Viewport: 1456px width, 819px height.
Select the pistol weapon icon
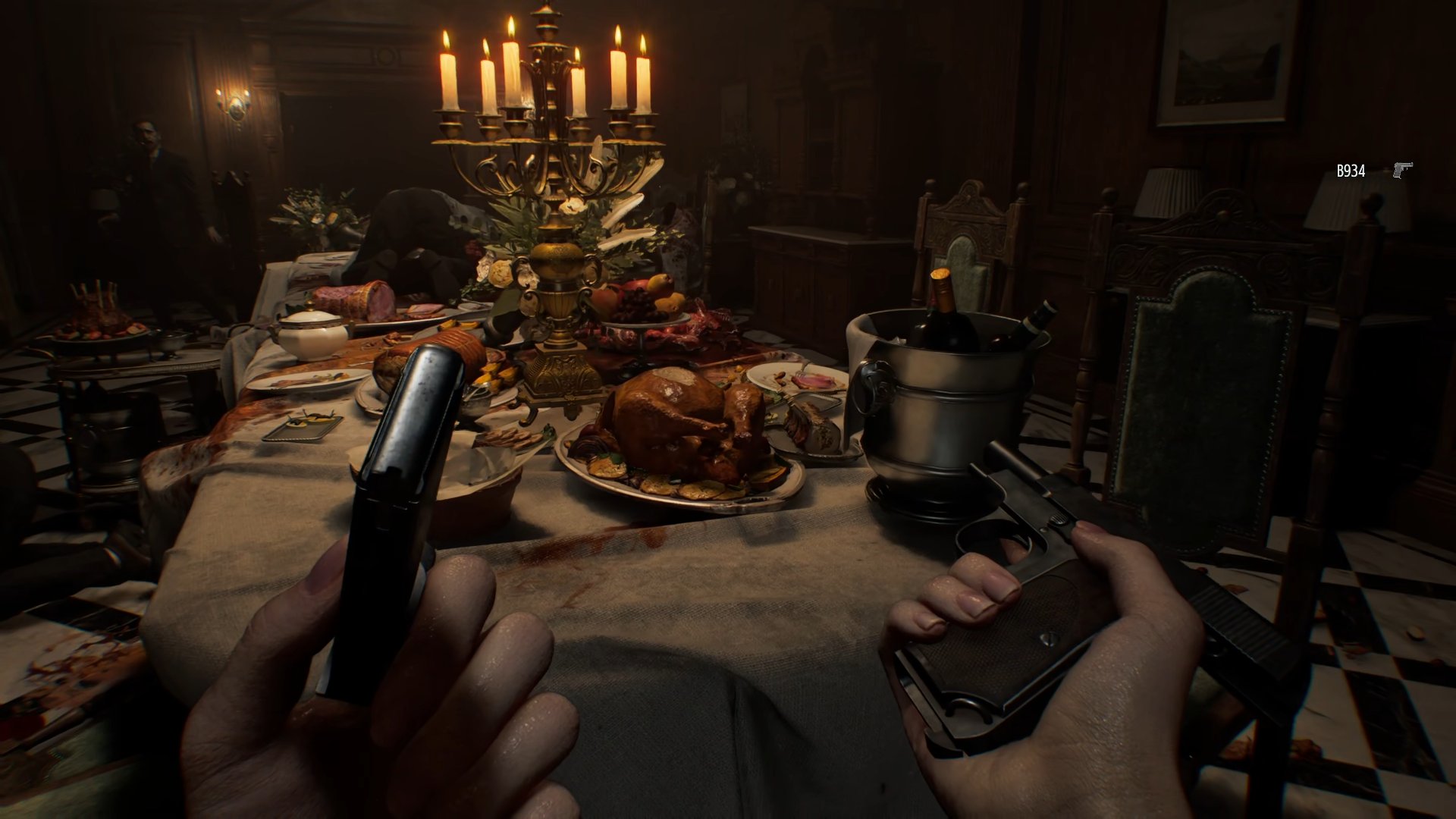(x=1402, y=170)
